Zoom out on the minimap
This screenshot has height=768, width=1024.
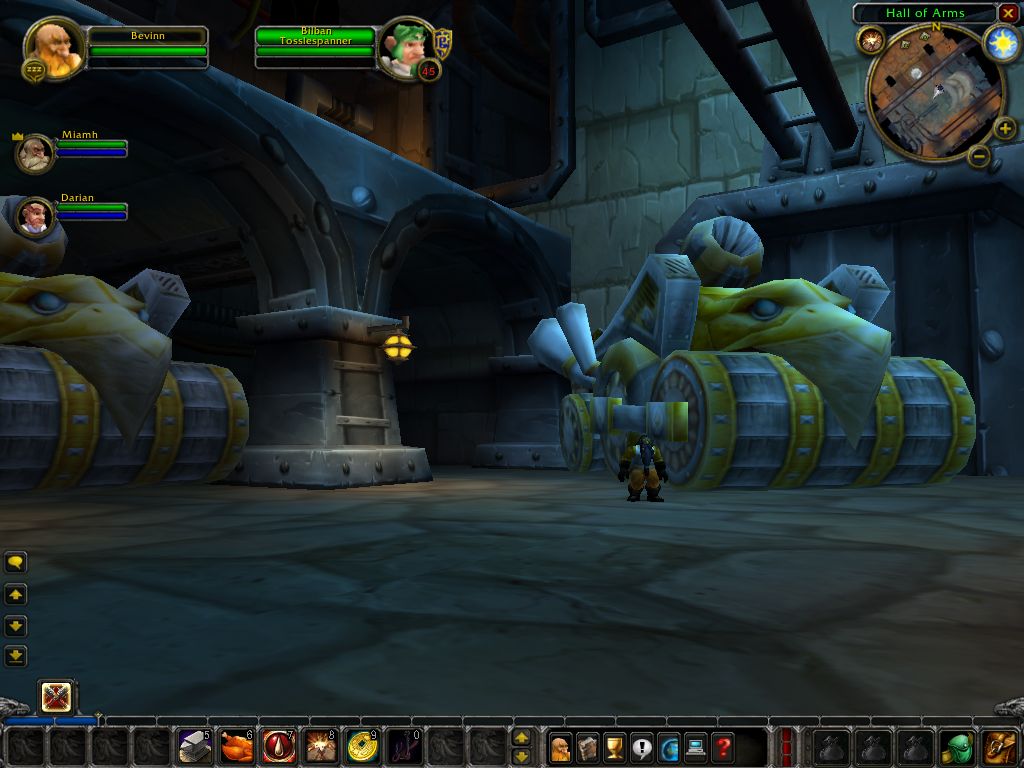pyautogui.click(x=979, y=154)
